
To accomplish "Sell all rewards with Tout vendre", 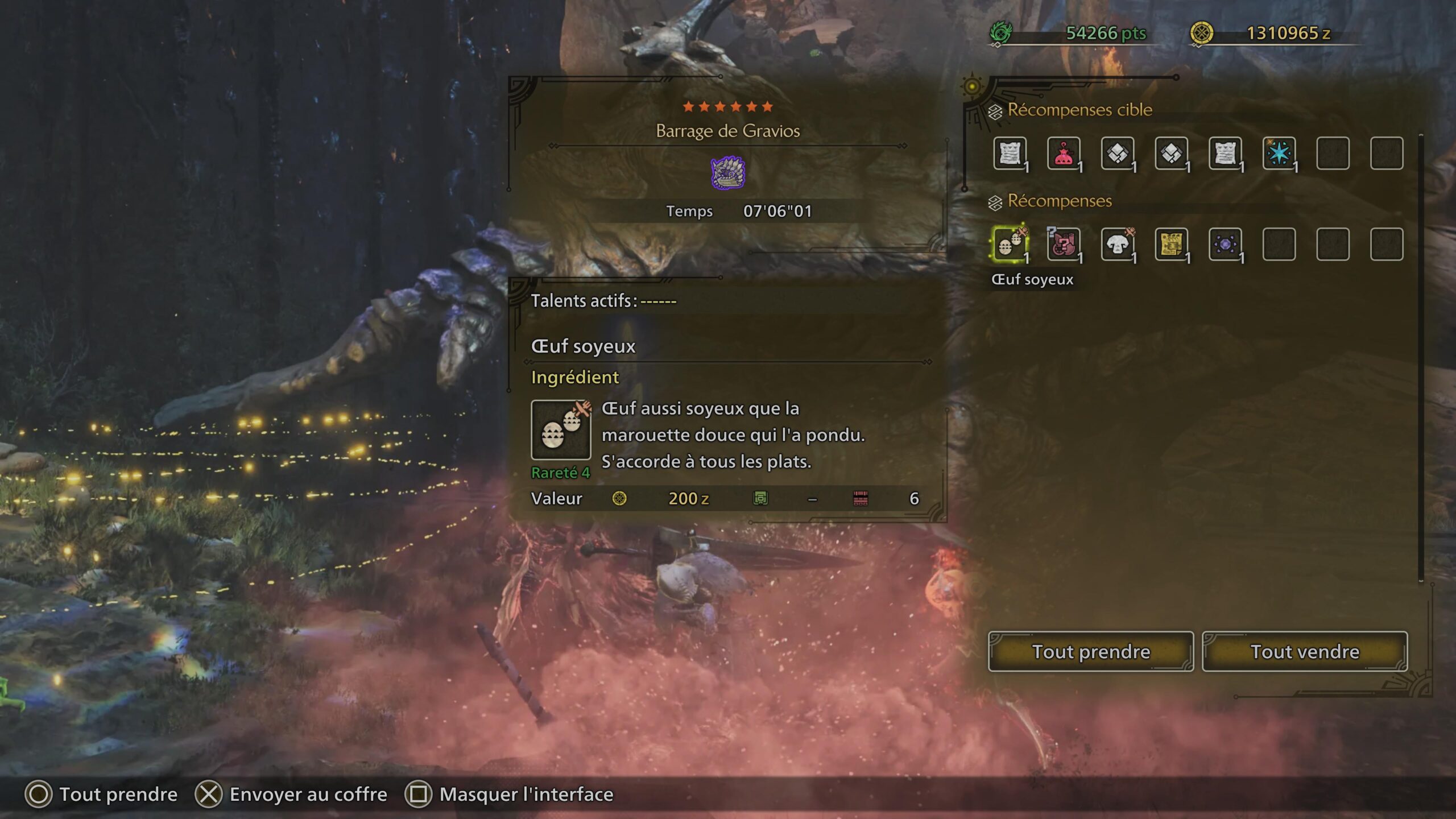I will (x=1304, y=651).
